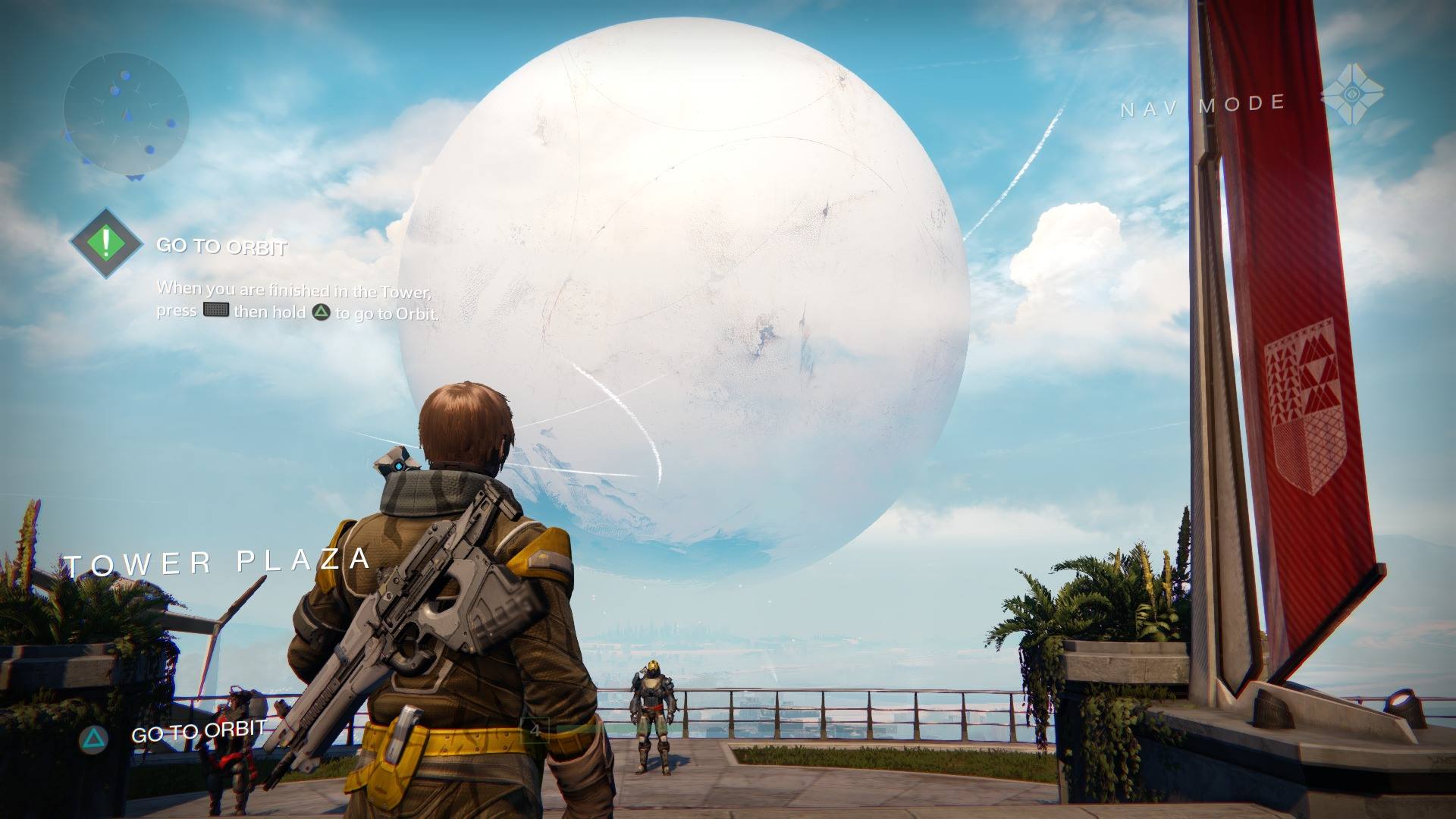Click the Ghost icon beside Nav Mode
Screen dimensions: 1456x819
[1351, 95]
